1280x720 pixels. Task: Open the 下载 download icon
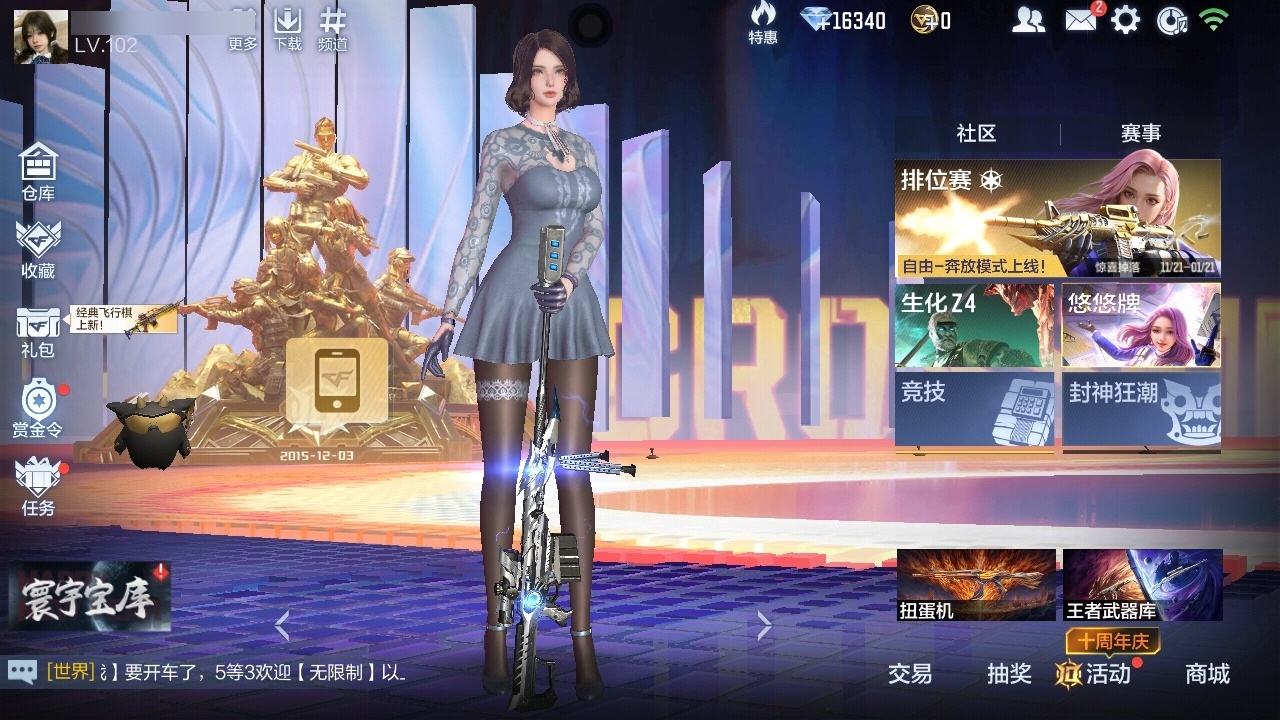click(x=288, y=29)
